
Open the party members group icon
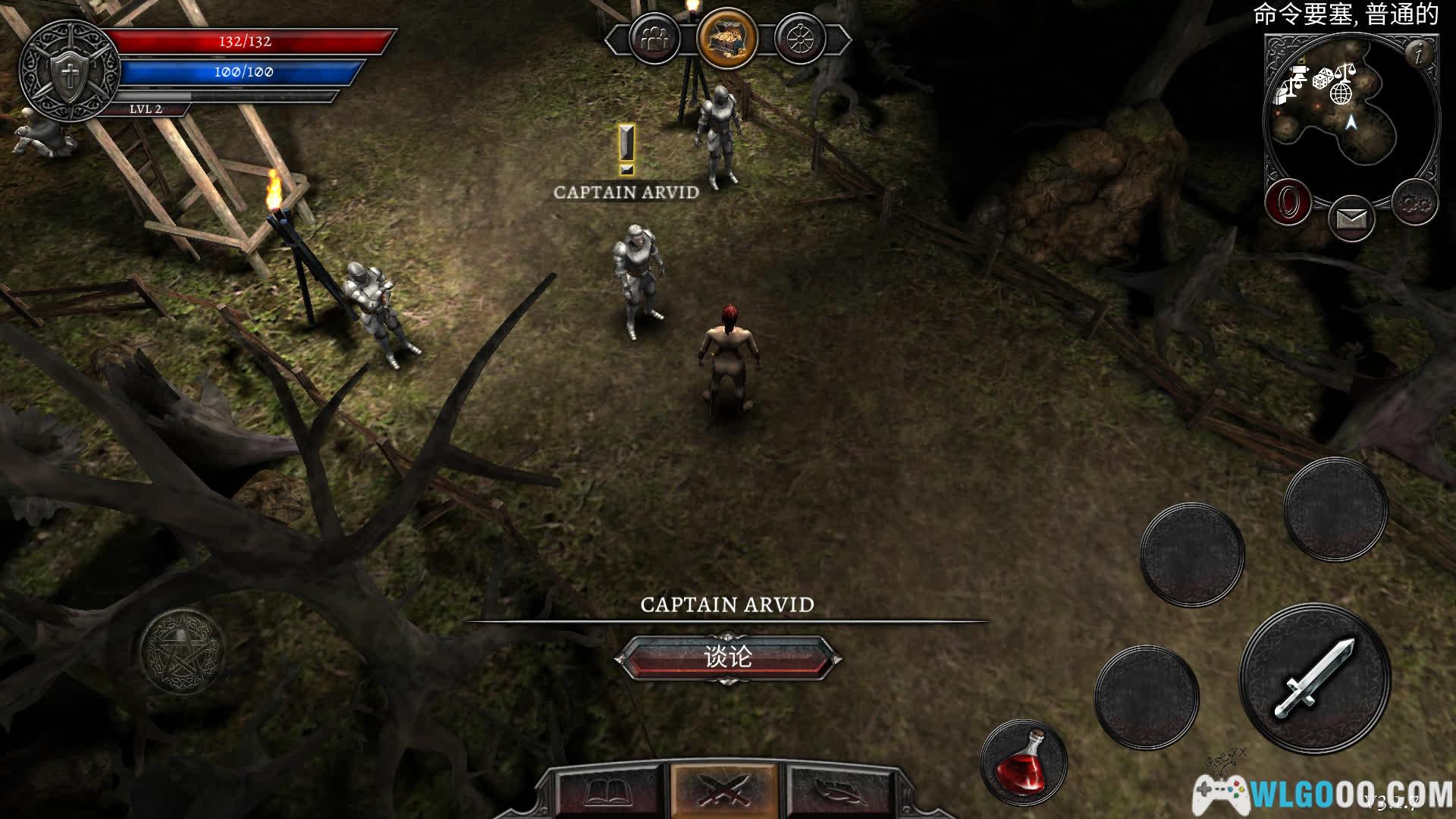click(x=654, y=39)
